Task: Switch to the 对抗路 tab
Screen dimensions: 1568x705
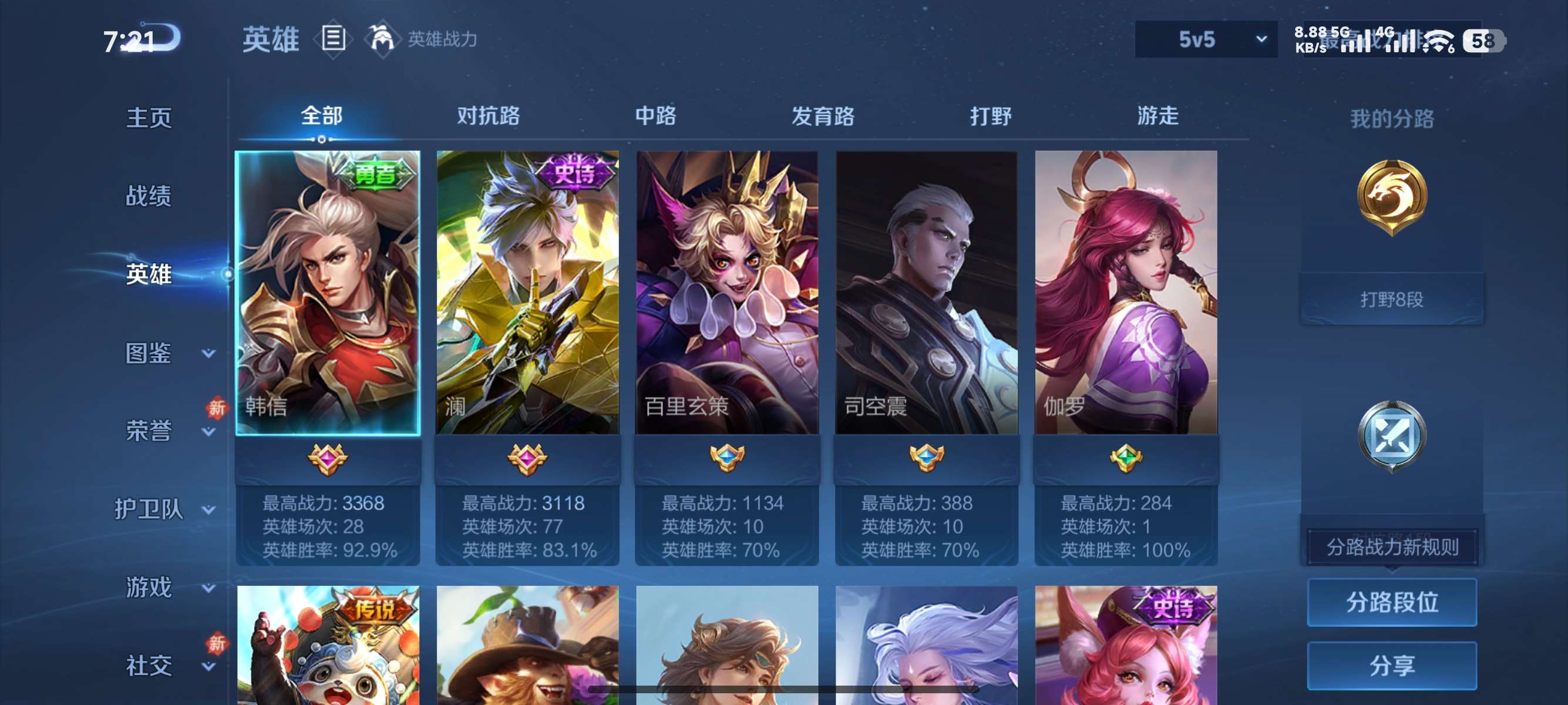Action: coord(489,116)
